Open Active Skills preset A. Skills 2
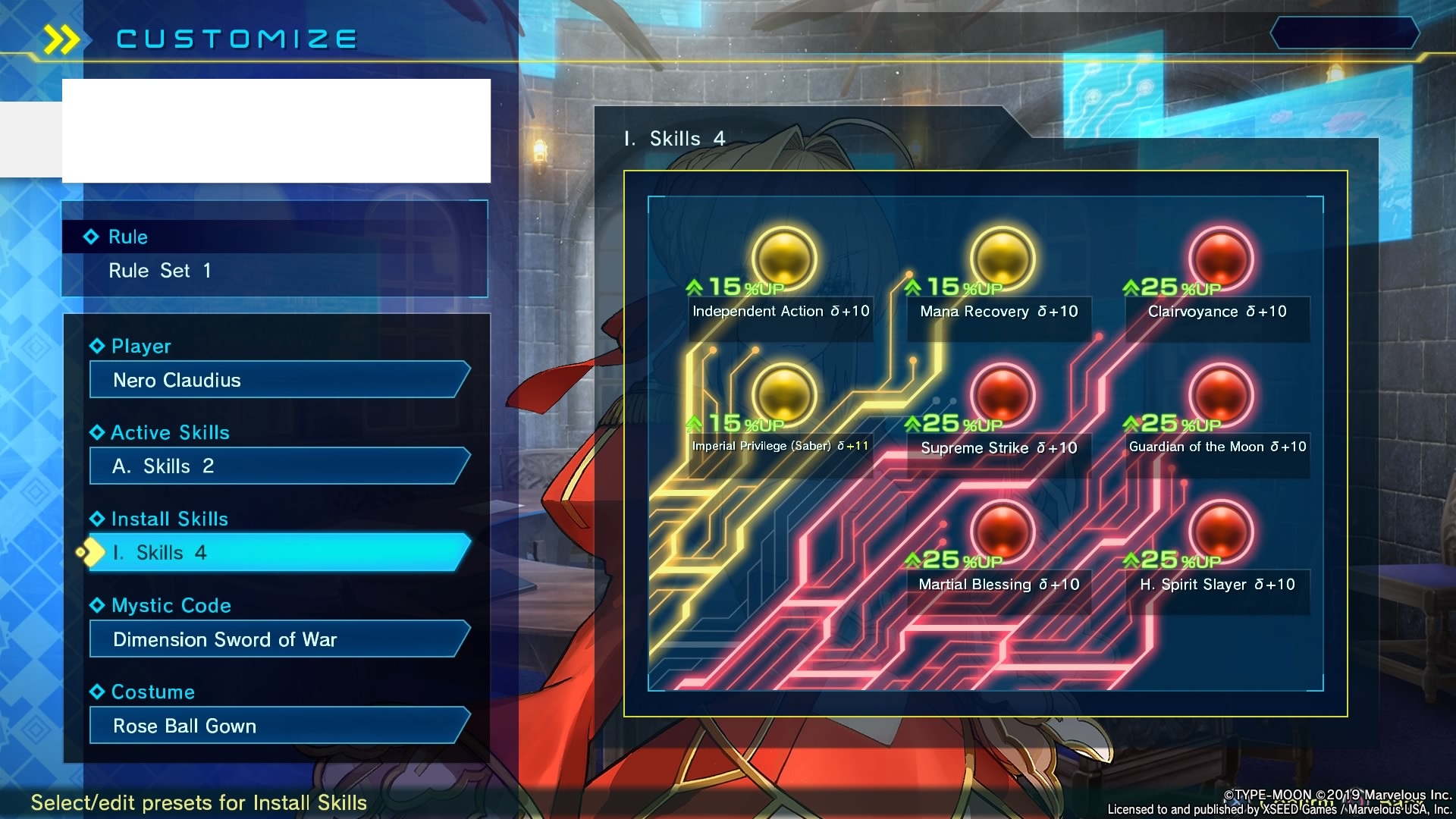The image size is (1456, 819). 278,466
